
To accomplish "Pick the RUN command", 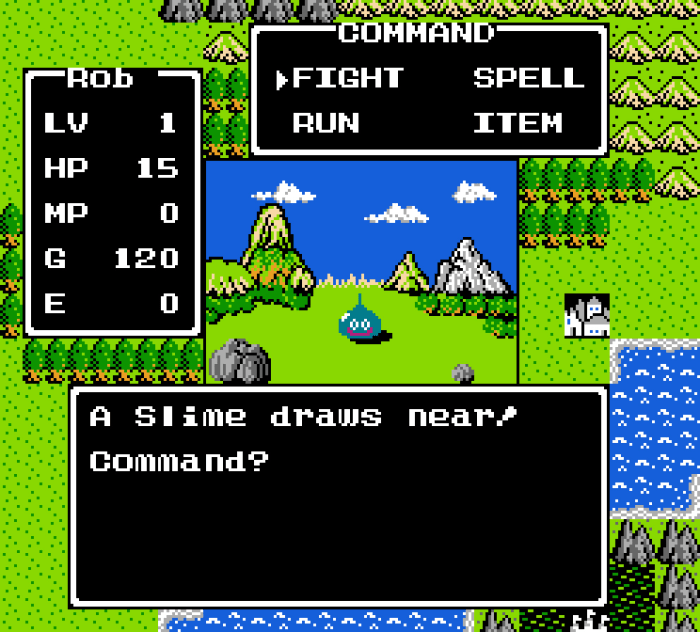I will [x=326, y=124].
